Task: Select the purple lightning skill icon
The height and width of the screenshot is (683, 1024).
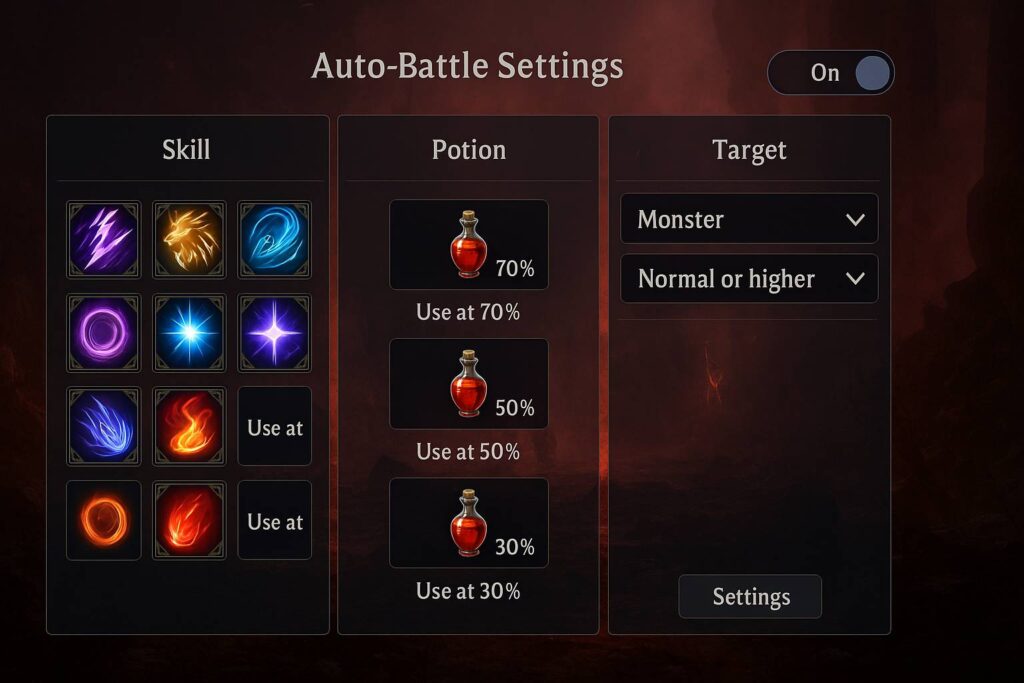Action: click(x=103, y=239)
